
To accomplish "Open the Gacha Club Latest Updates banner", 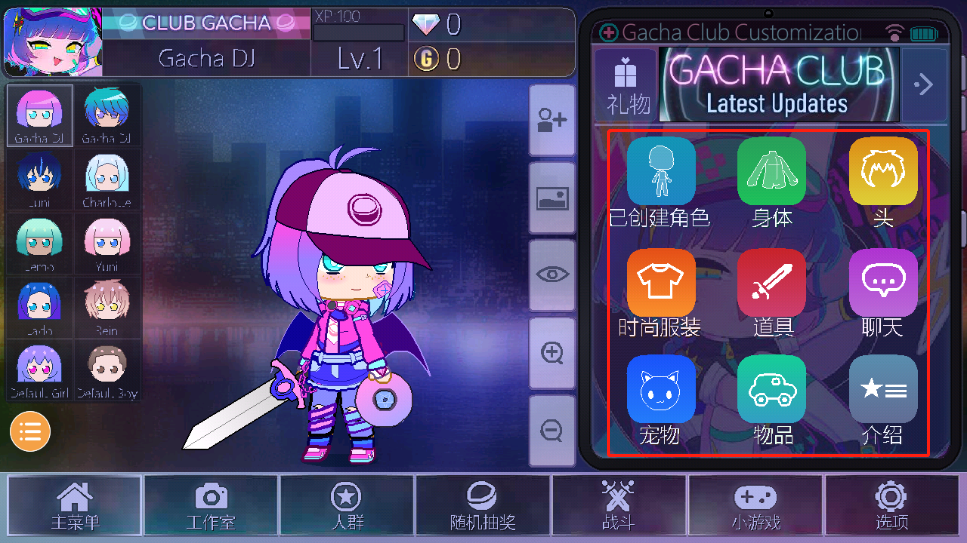I will 776,85.
